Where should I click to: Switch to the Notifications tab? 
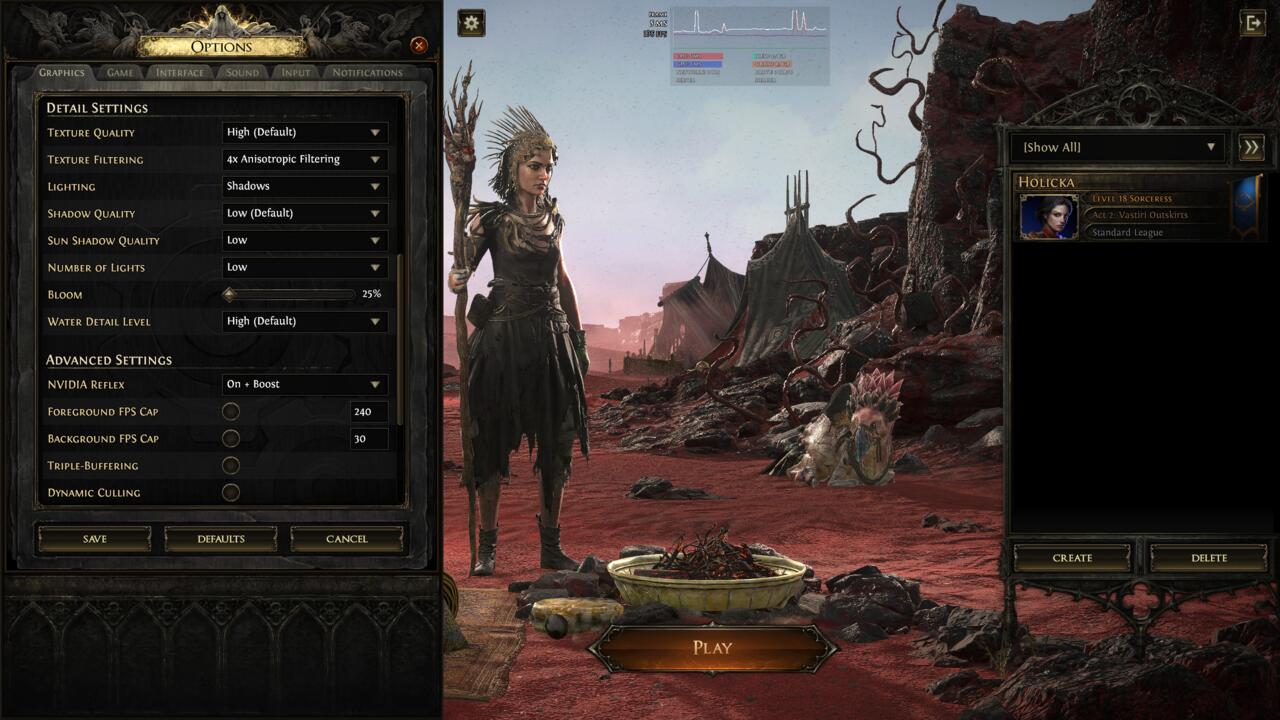[x=367, y=72]
